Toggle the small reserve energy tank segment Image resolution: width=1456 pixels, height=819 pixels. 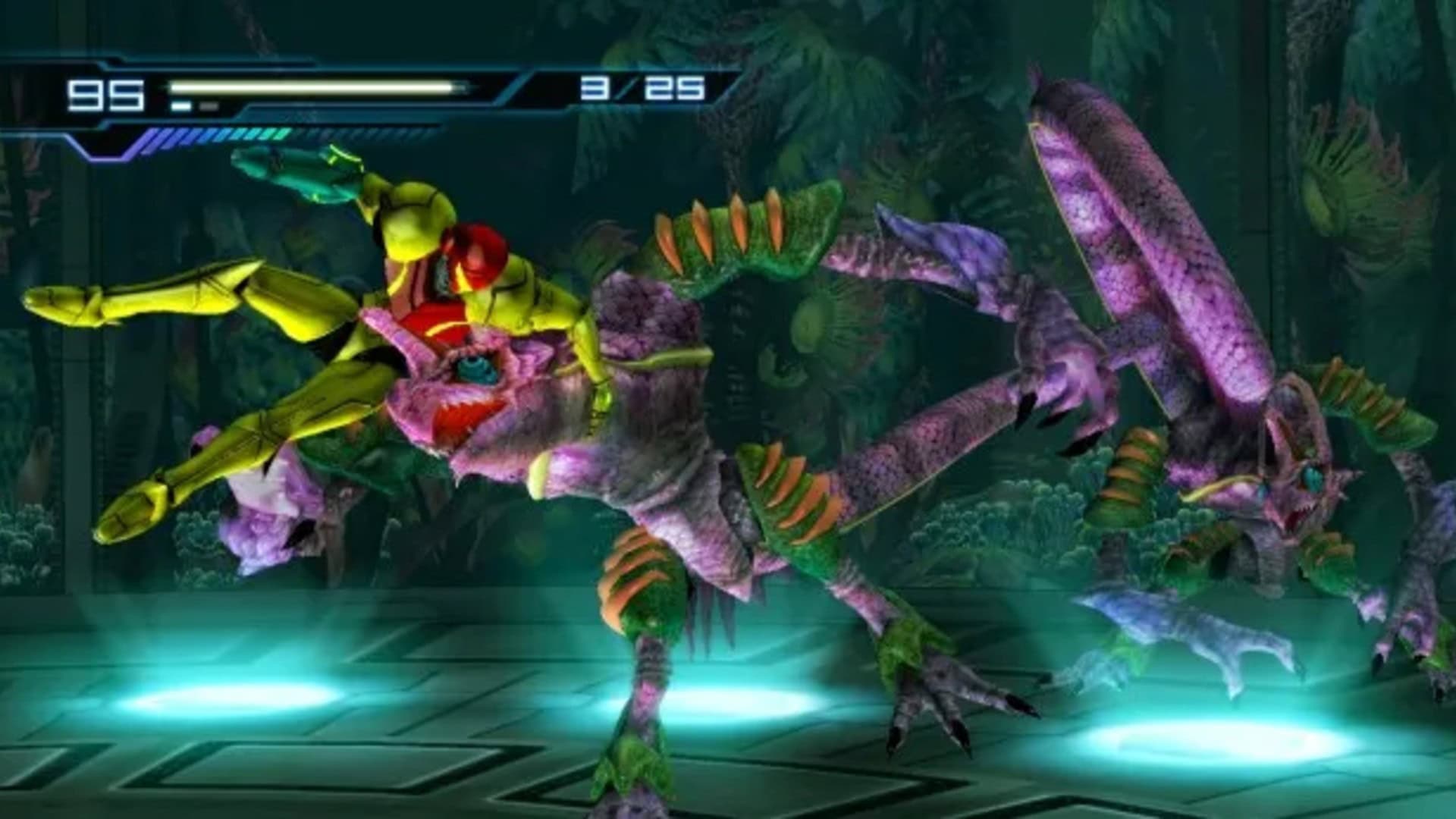pyautogui.click(x=182, y=104)
